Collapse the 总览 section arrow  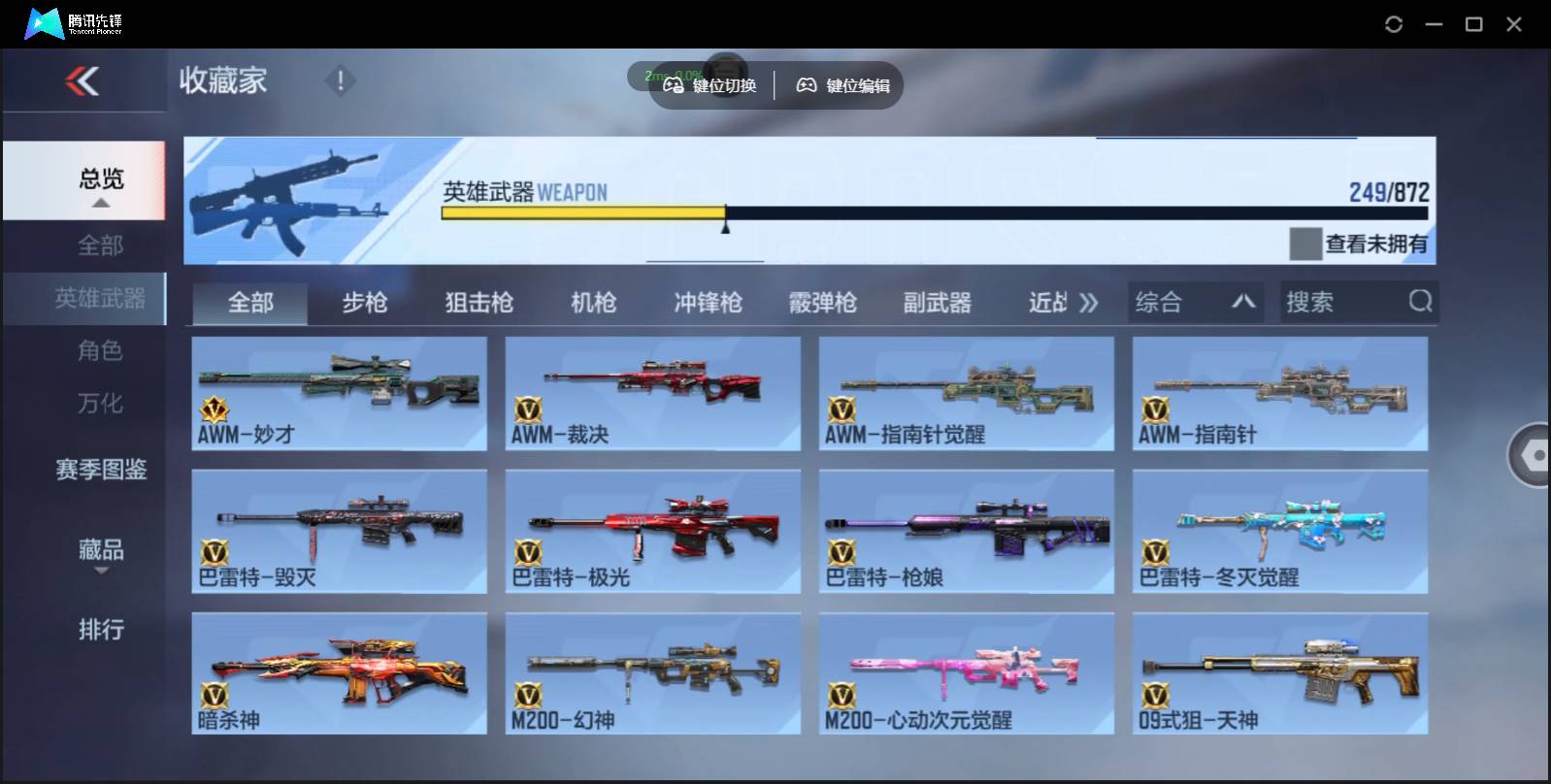(x=100, y=204)
